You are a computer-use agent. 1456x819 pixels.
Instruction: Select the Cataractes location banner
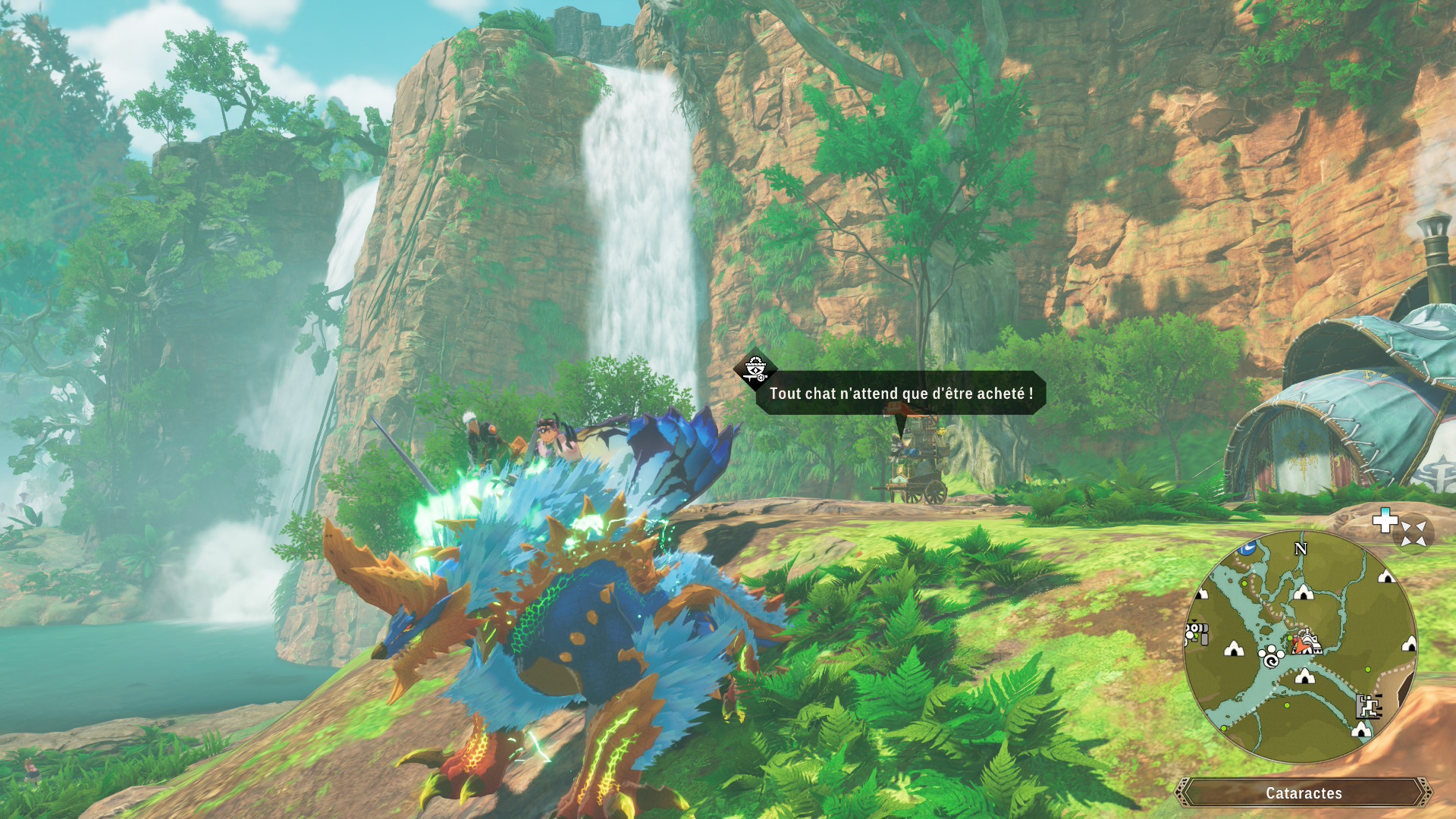click(1303, 792)
